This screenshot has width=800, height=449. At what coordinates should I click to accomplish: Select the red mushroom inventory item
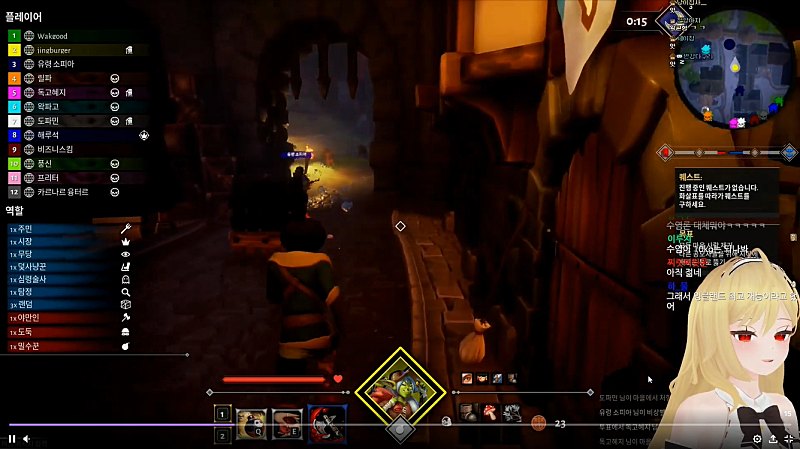click(490, 411)
